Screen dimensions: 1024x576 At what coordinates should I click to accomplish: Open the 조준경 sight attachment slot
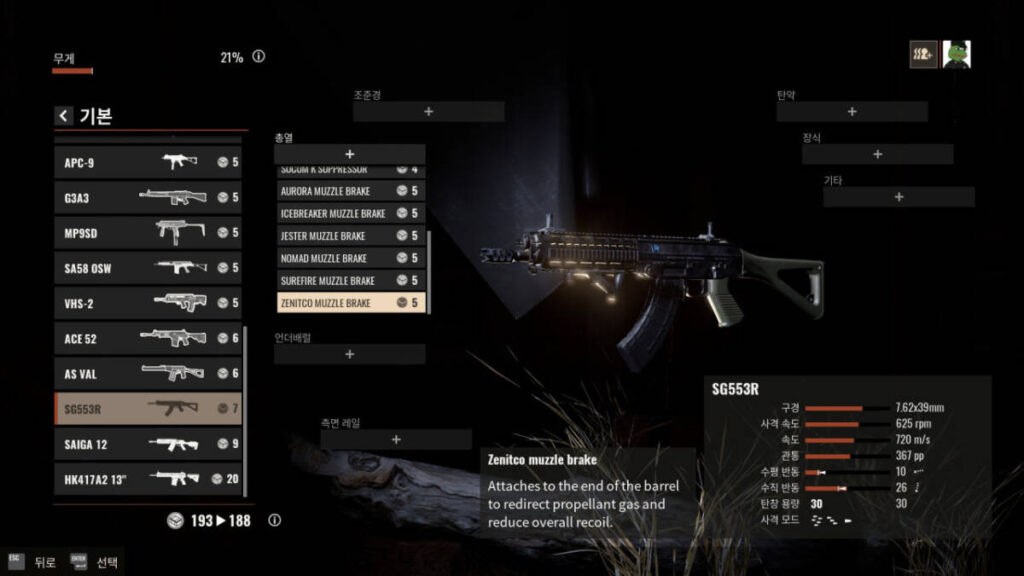tap(428, 112)
